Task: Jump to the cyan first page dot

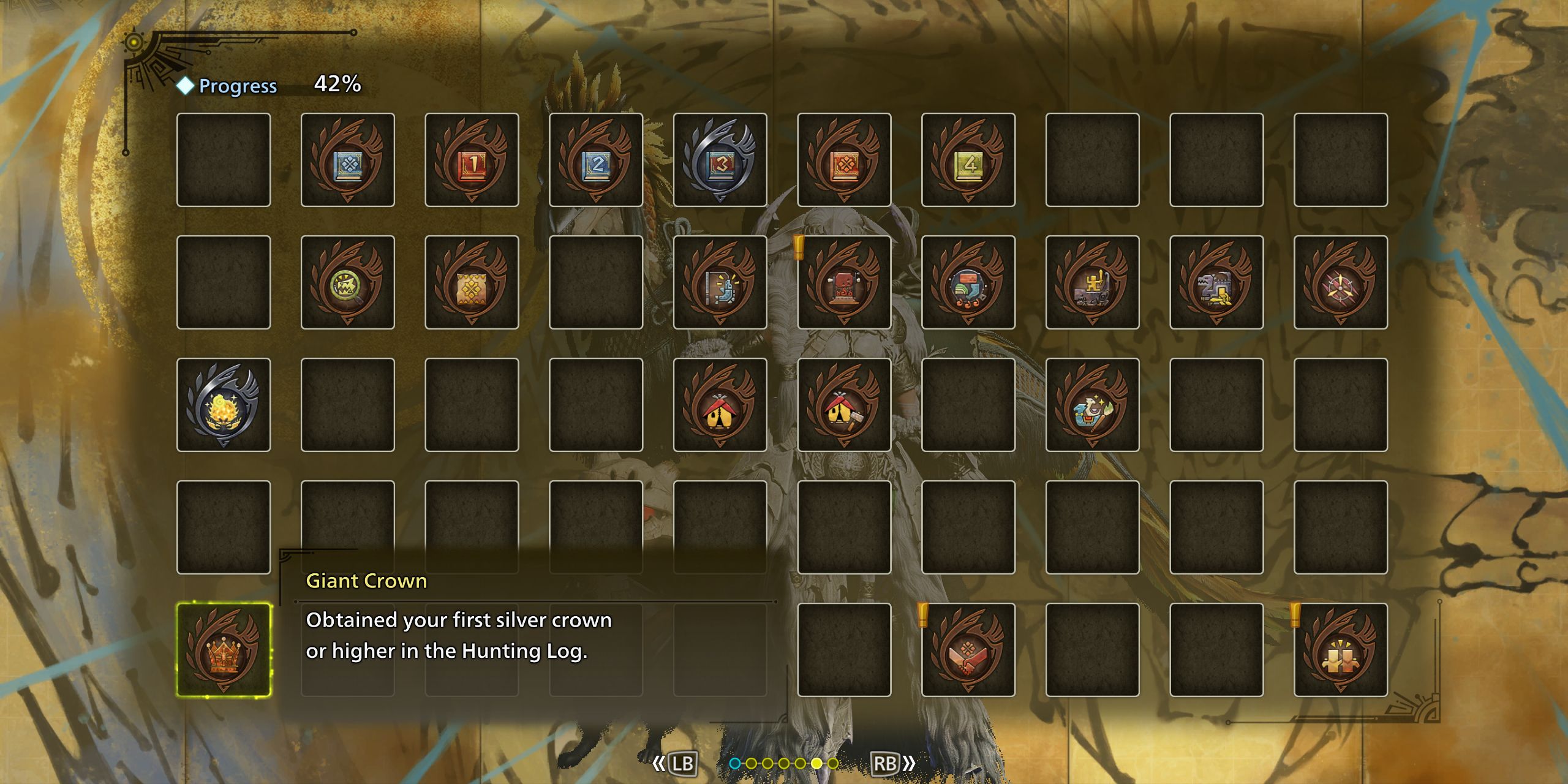Action: pyautogui.click(x=735, y=763)
